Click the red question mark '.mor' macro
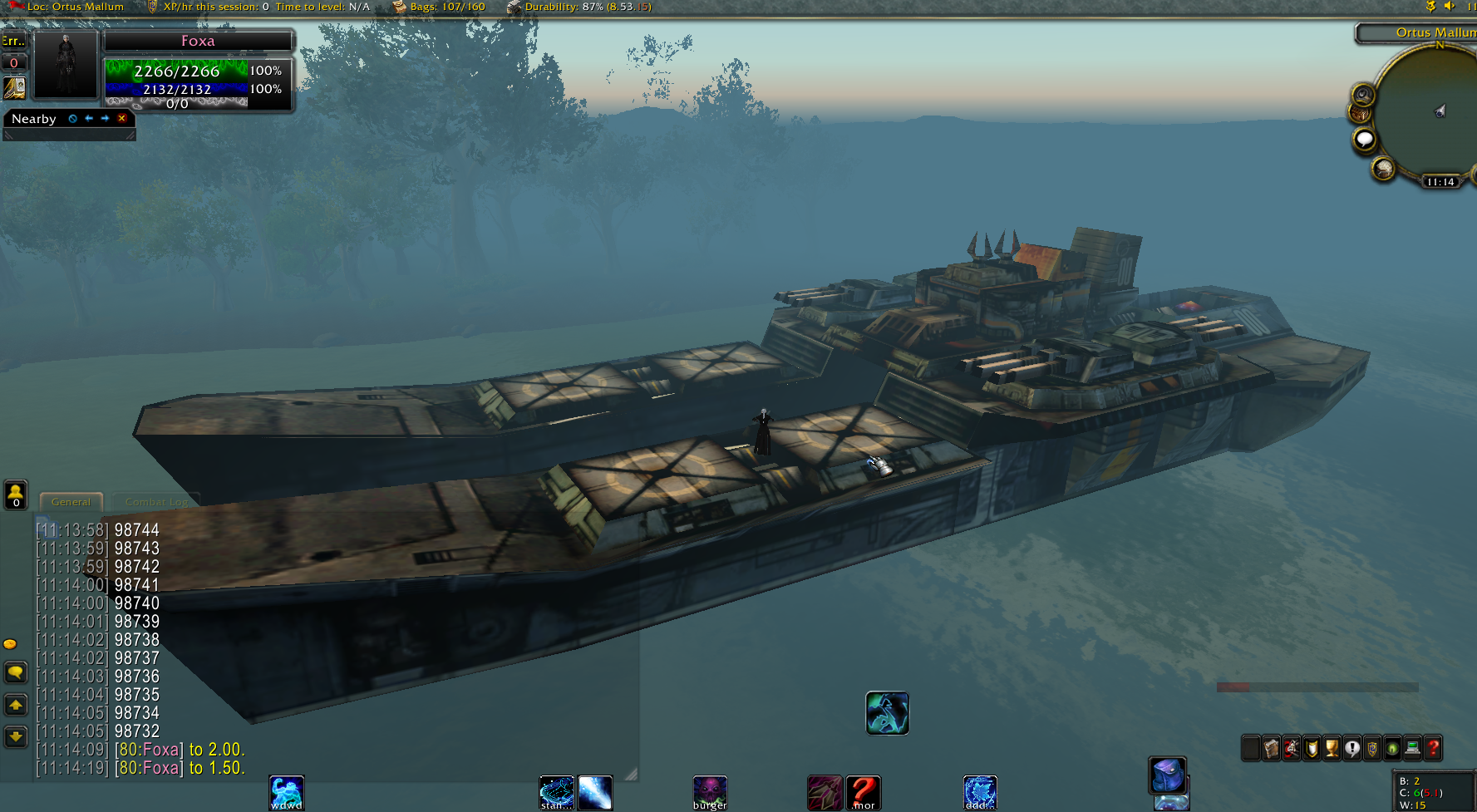 pos(864,792)
